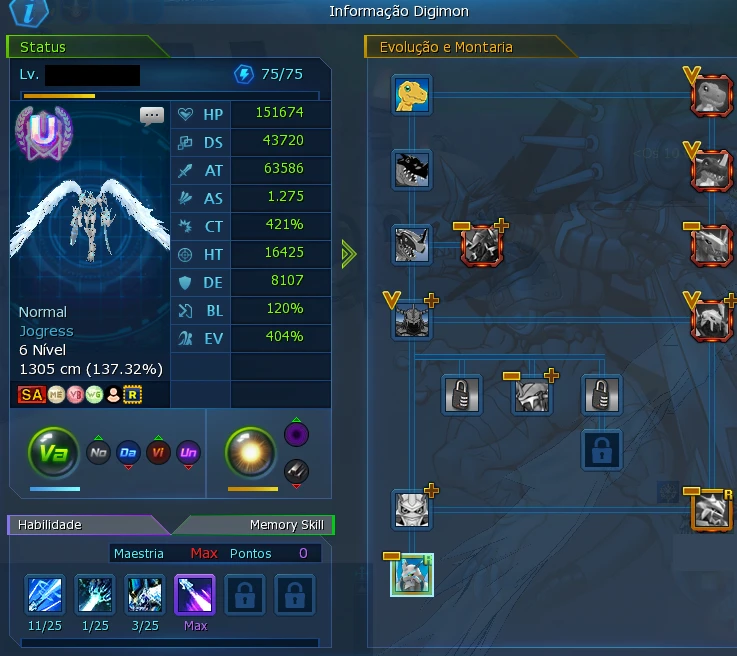This screenshot has width=737, height=656.
Task: Select the skill at level 11/25
Action: (45, 595)
